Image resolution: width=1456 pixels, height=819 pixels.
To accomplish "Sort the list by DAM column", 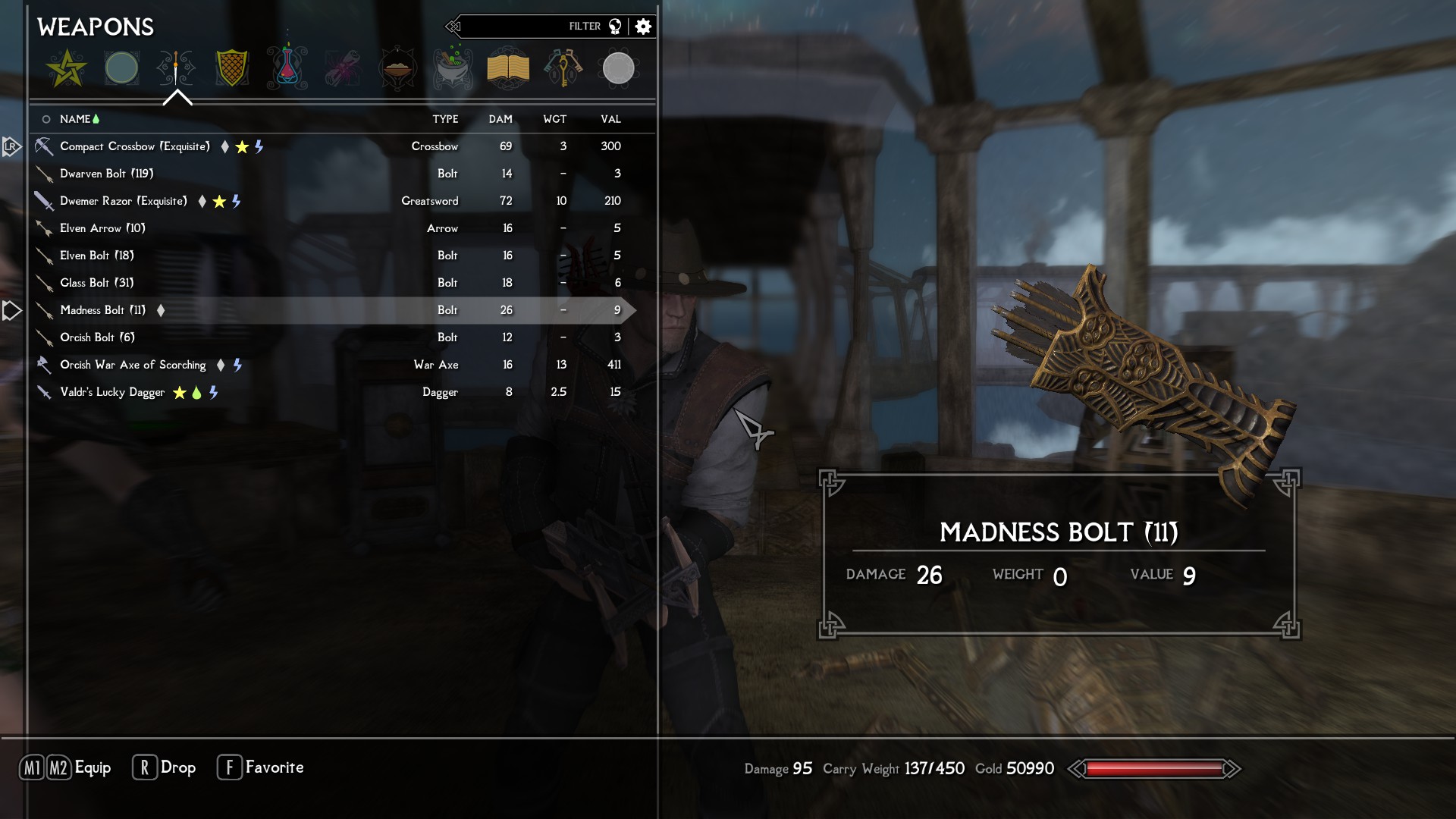I will [500, 119].
